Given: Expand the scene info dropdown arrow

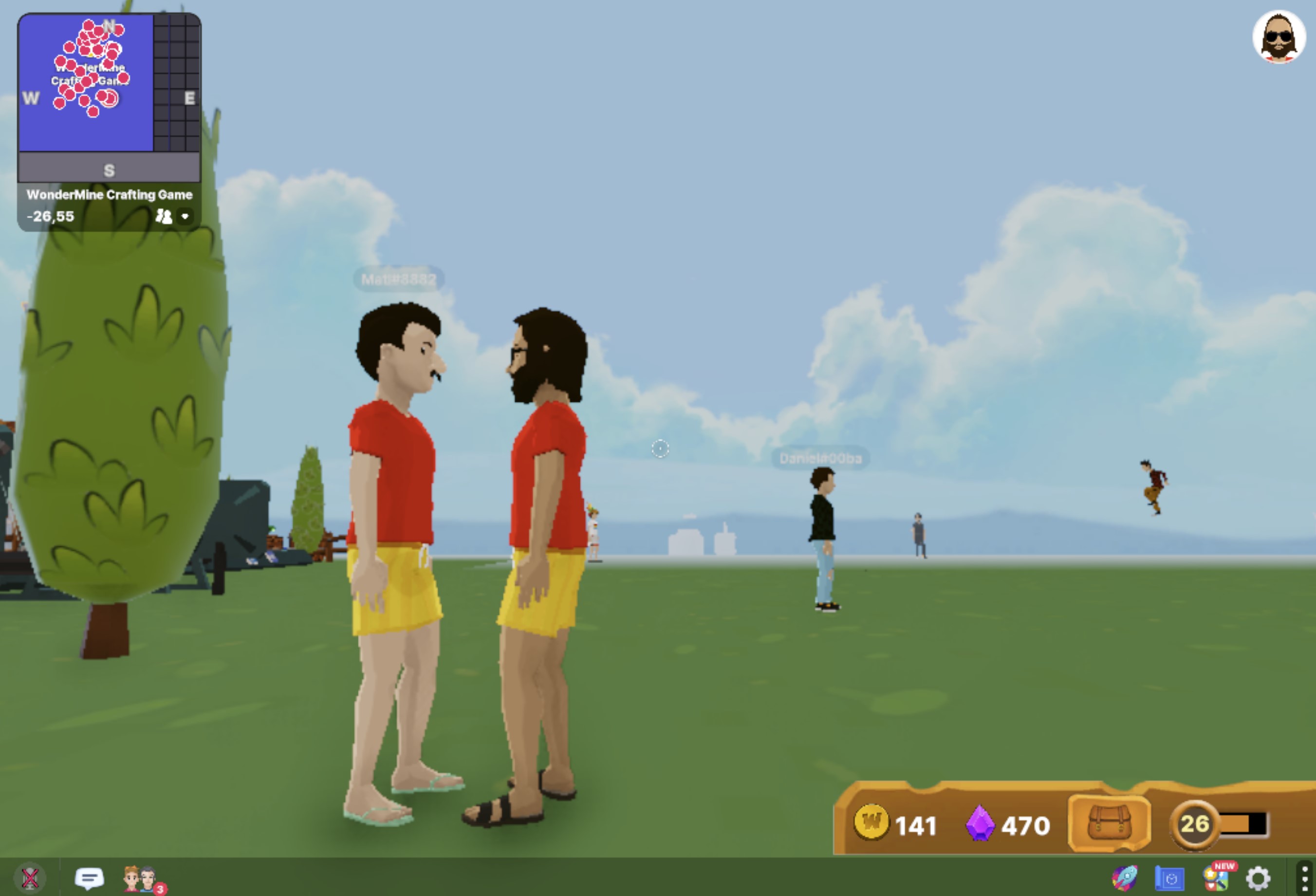Looking at the screenshot, I should tap(185, 216).
